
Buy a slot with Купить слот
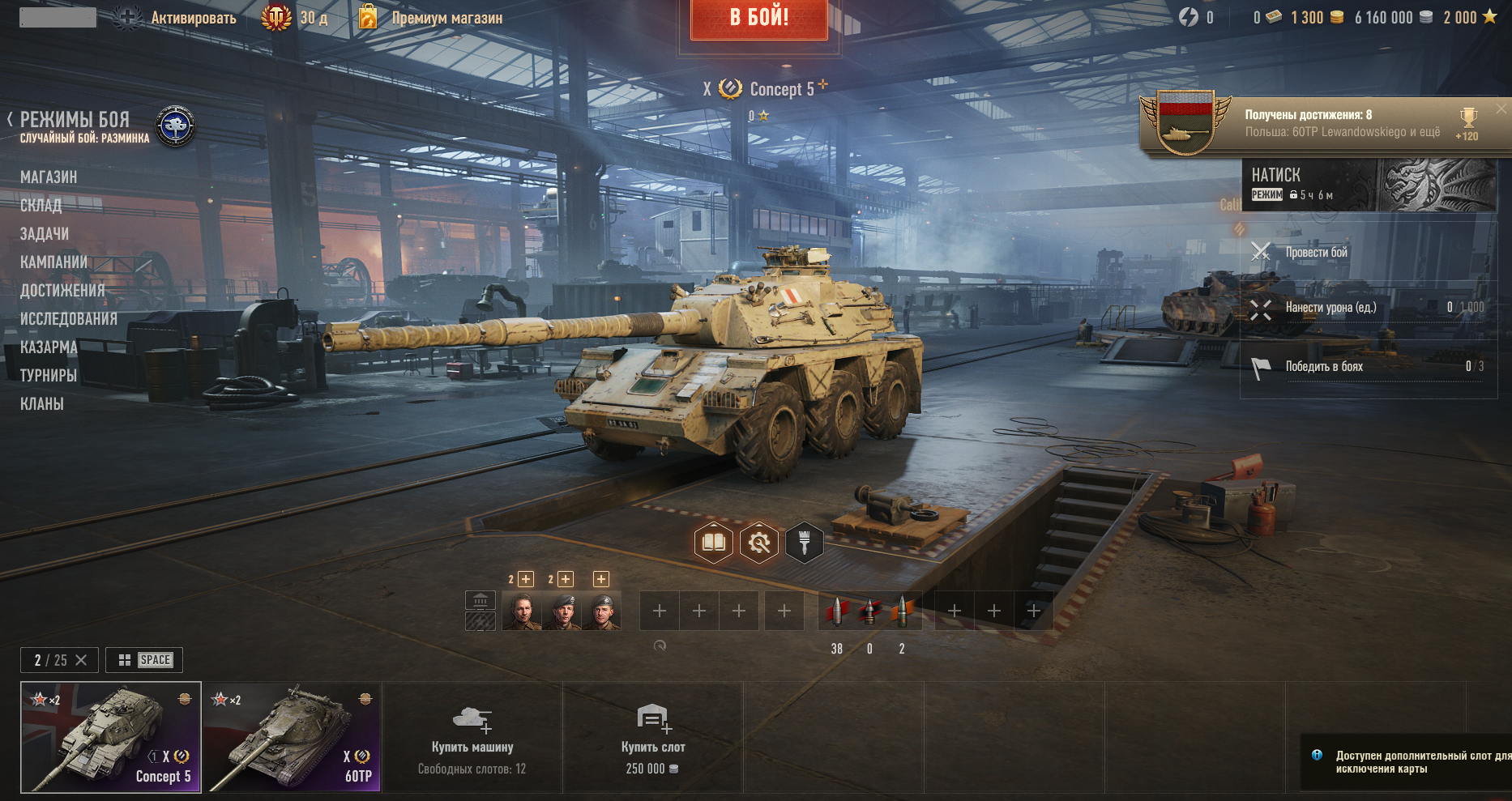click(652, 738)
